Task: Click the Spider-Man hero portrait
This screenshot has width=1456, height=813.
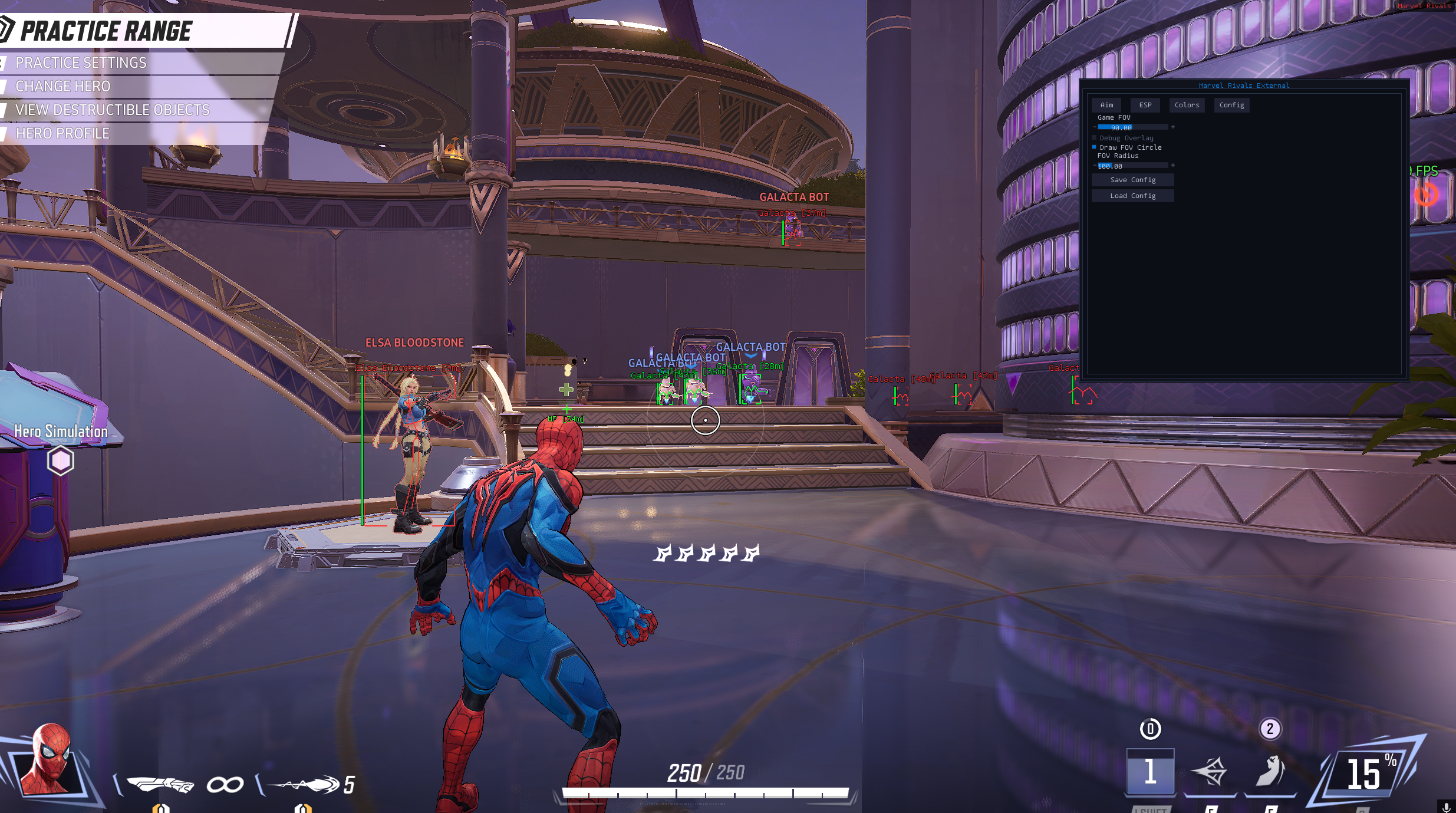Action: (x=50, y=760)
